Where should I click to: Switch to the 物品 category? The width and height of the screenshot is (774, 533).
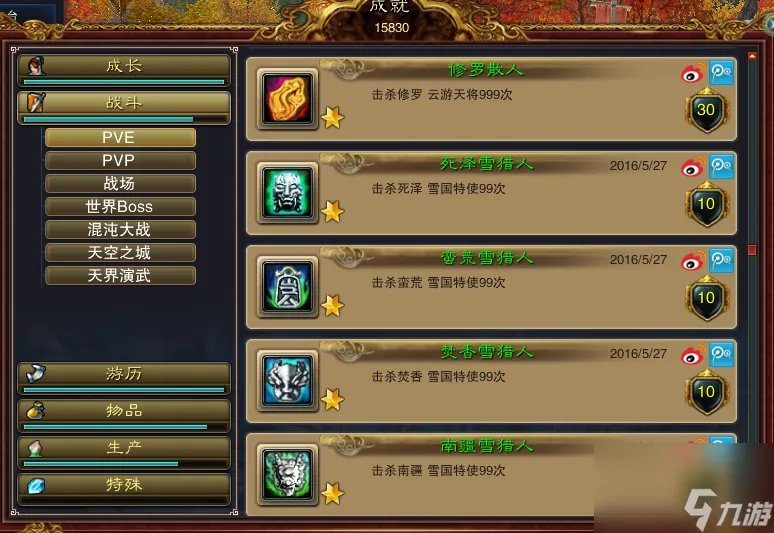pyautogui.click(x=124, y=411)
